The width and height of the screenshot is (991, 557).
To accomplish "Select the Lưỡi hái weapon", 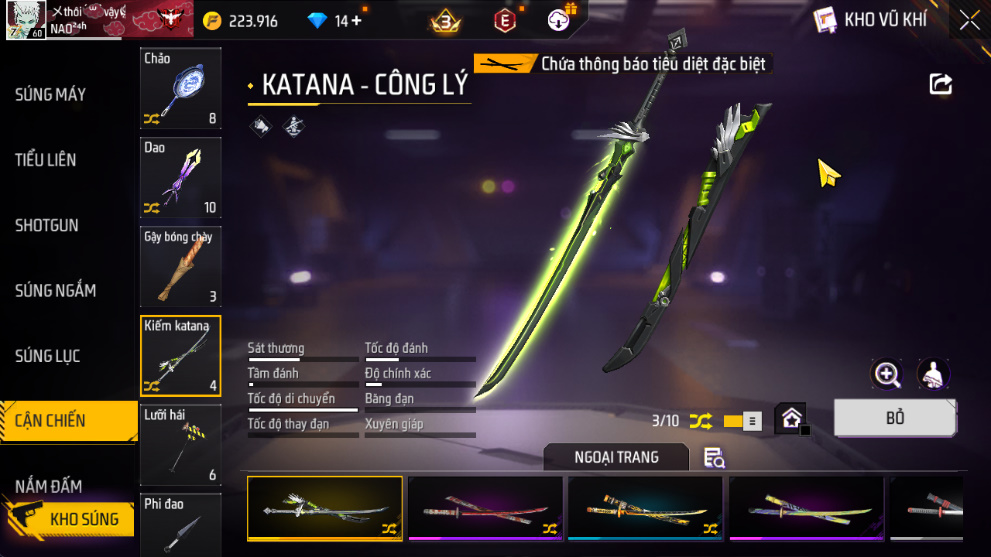I will click(x=180, y=444).
